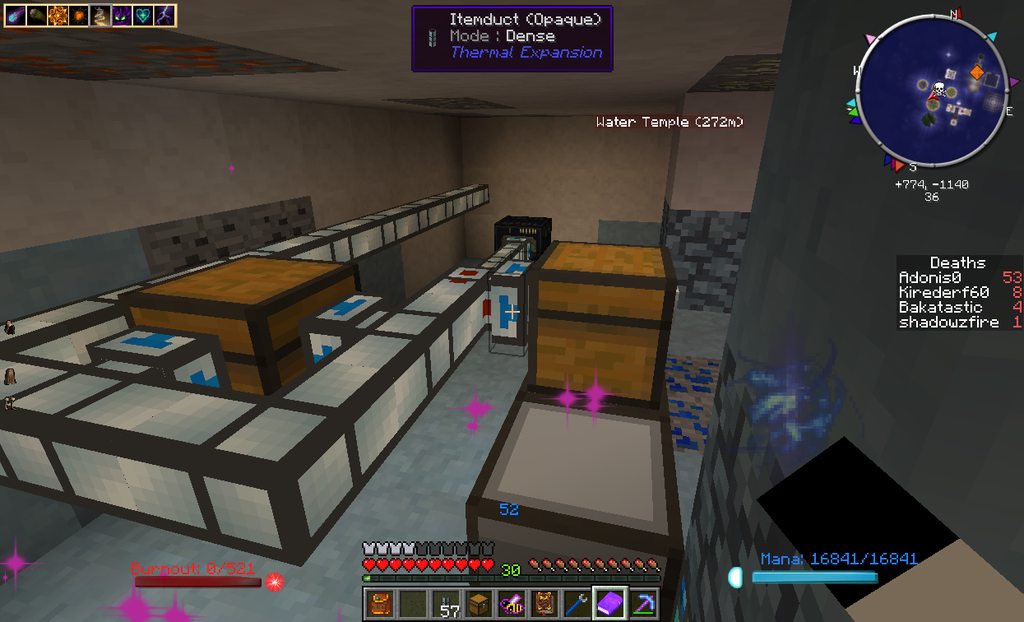
Task: Equip the pickaxe in the hotbar
Action: pos(642,604)
